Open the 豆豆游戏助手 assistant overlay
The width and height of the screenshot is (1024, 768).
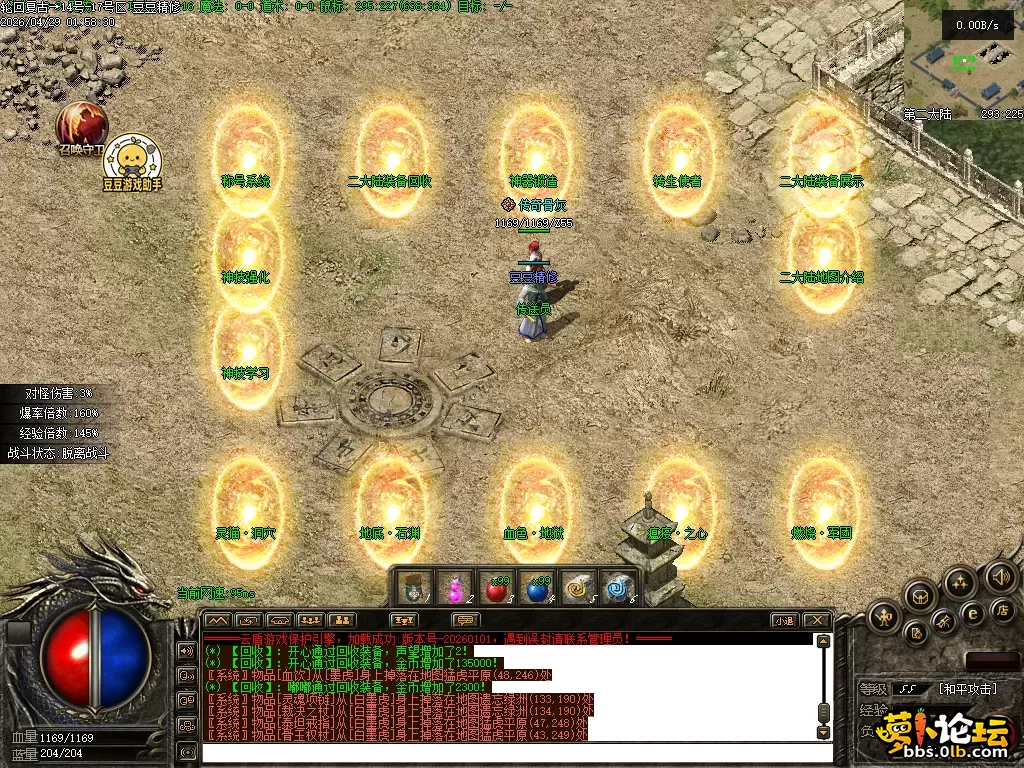[x=131, y=159]
